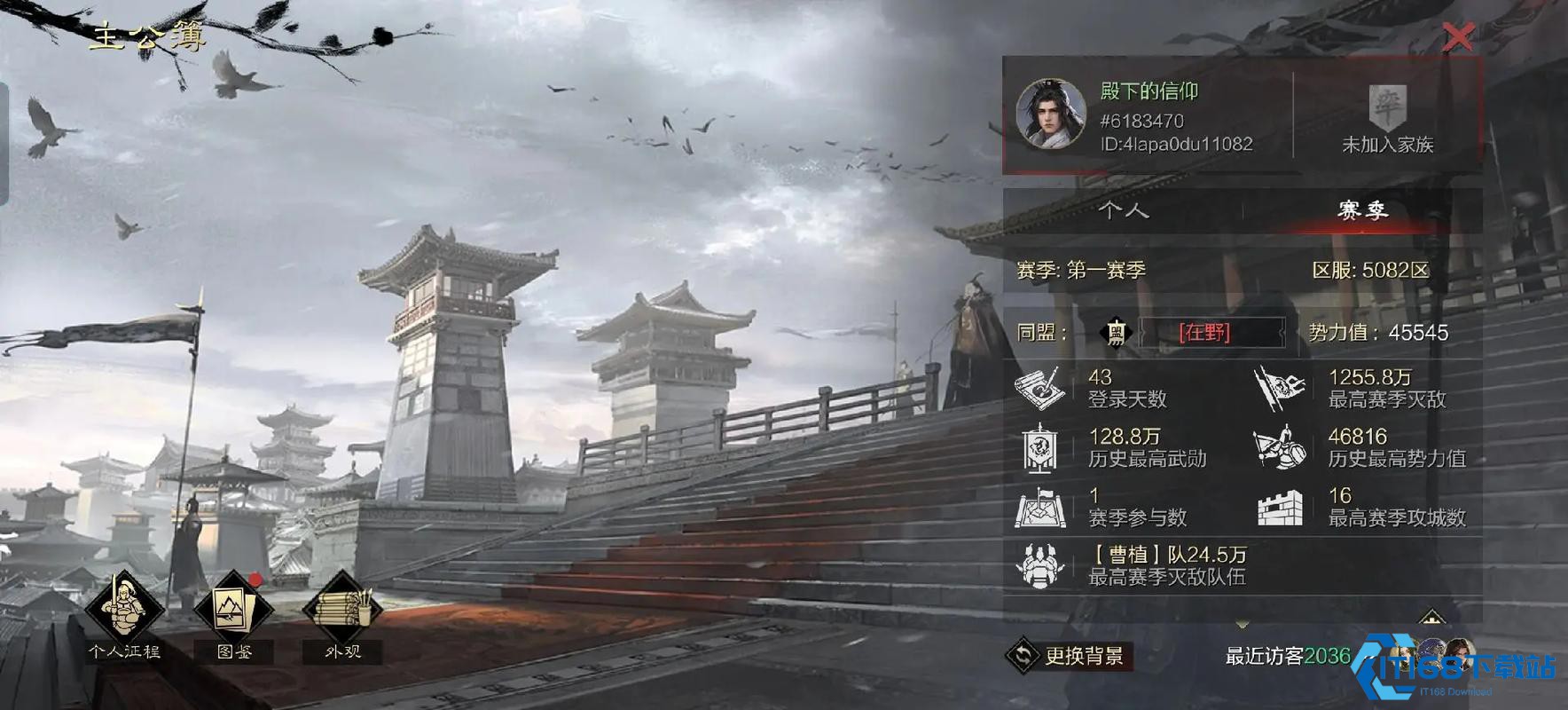Switch to the 个人 tab

pyautogui.click(x=1125, y=210)
